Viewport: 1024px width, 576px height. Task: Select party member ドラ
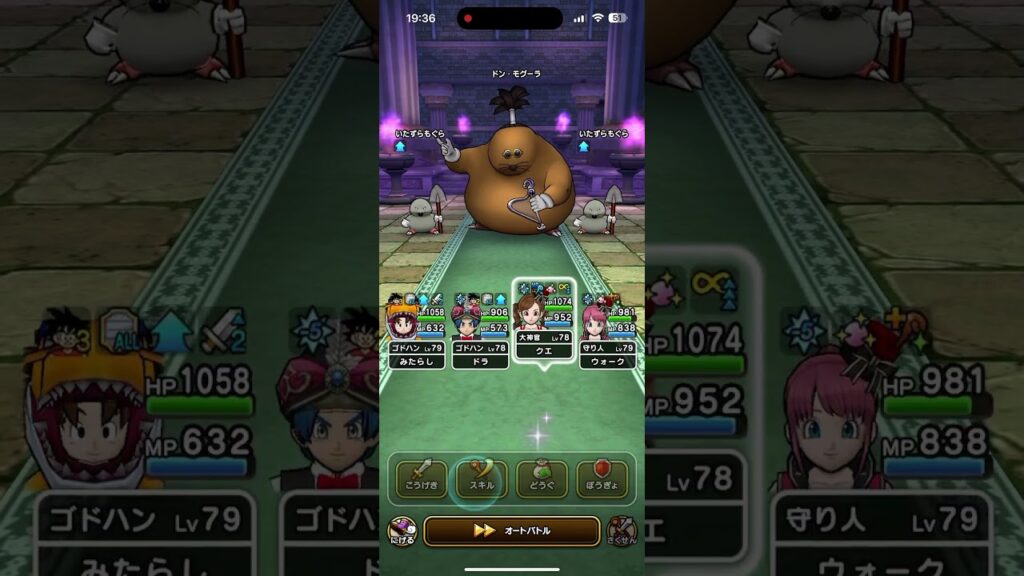coord(480,330)
